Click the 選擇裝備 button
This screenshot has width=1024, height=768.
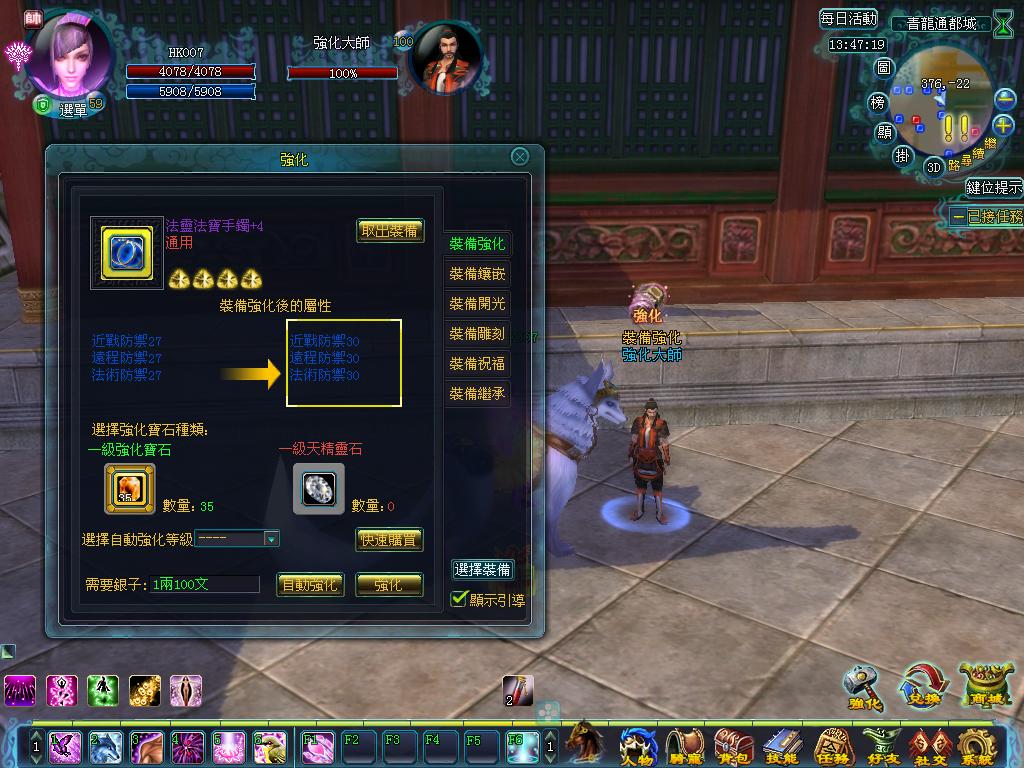pos(483,570)
